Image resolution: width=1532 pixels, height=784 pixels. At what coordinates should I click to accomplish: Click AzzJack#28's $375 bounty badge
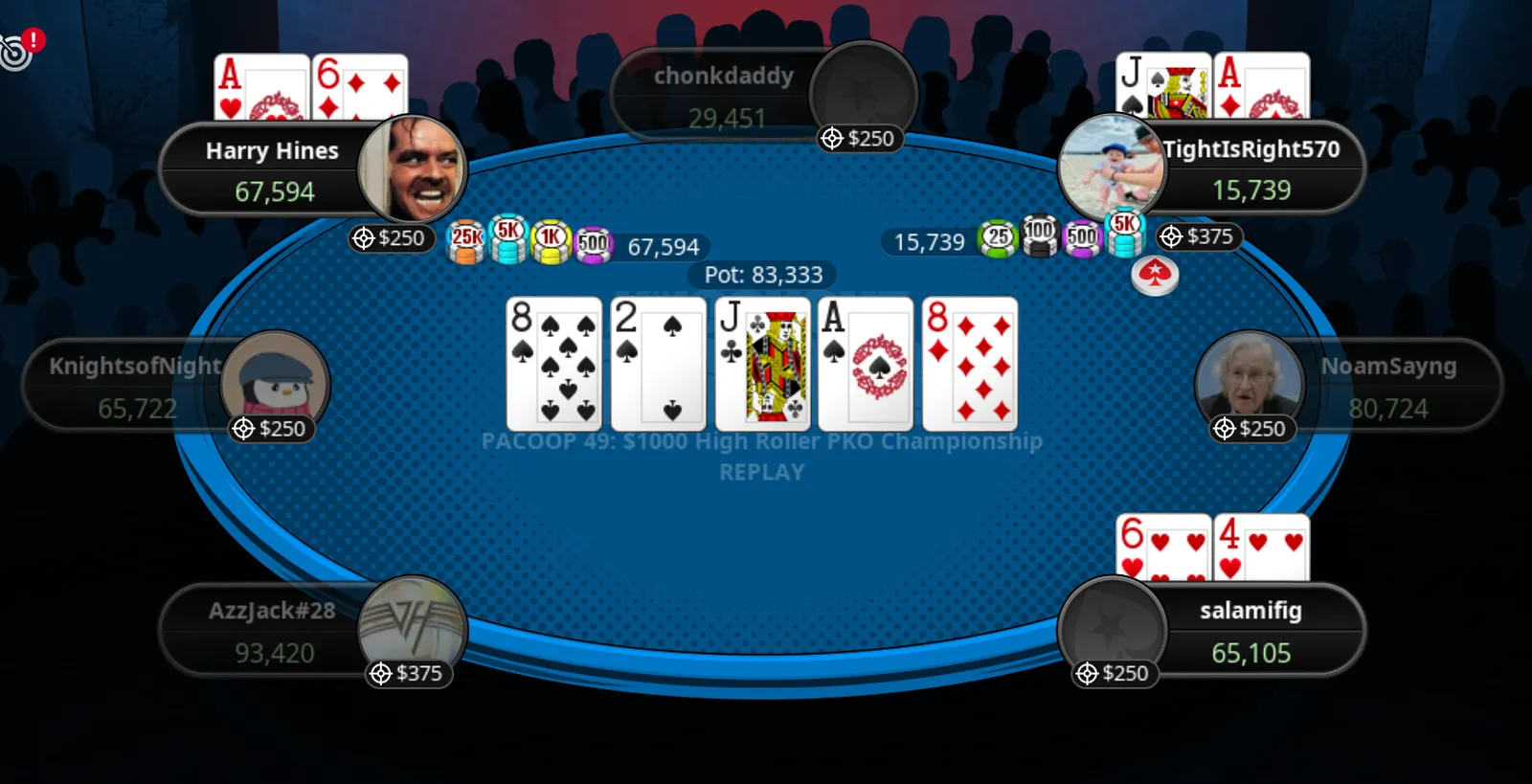[x=407, y=674]
